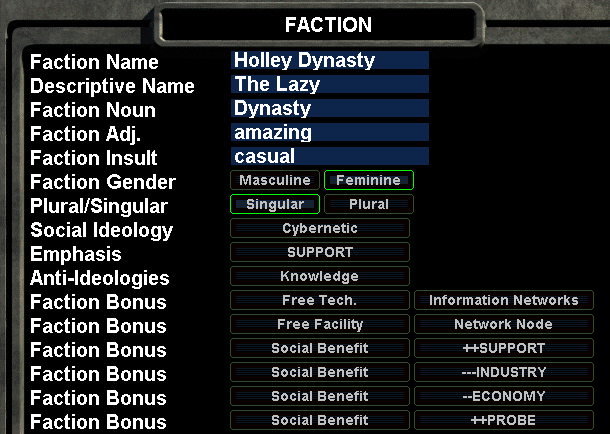Choose Masculine faction gender
This screenshot has width=610, height=434.
coord(275,180)
